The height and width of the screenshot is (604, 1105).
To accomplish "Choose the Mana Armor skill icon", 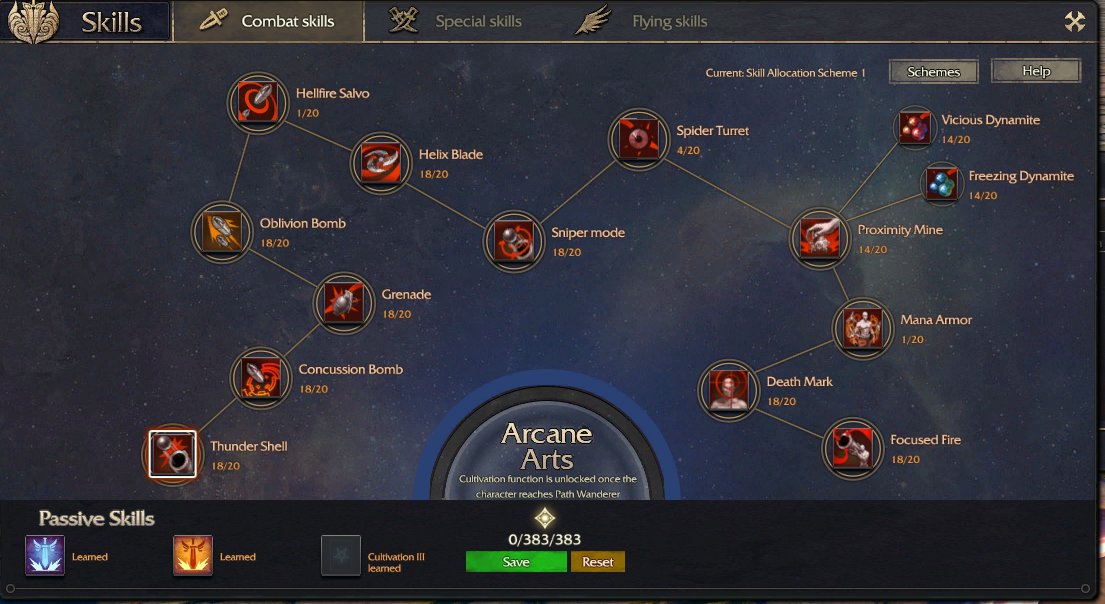I will (x=862, y=327).
